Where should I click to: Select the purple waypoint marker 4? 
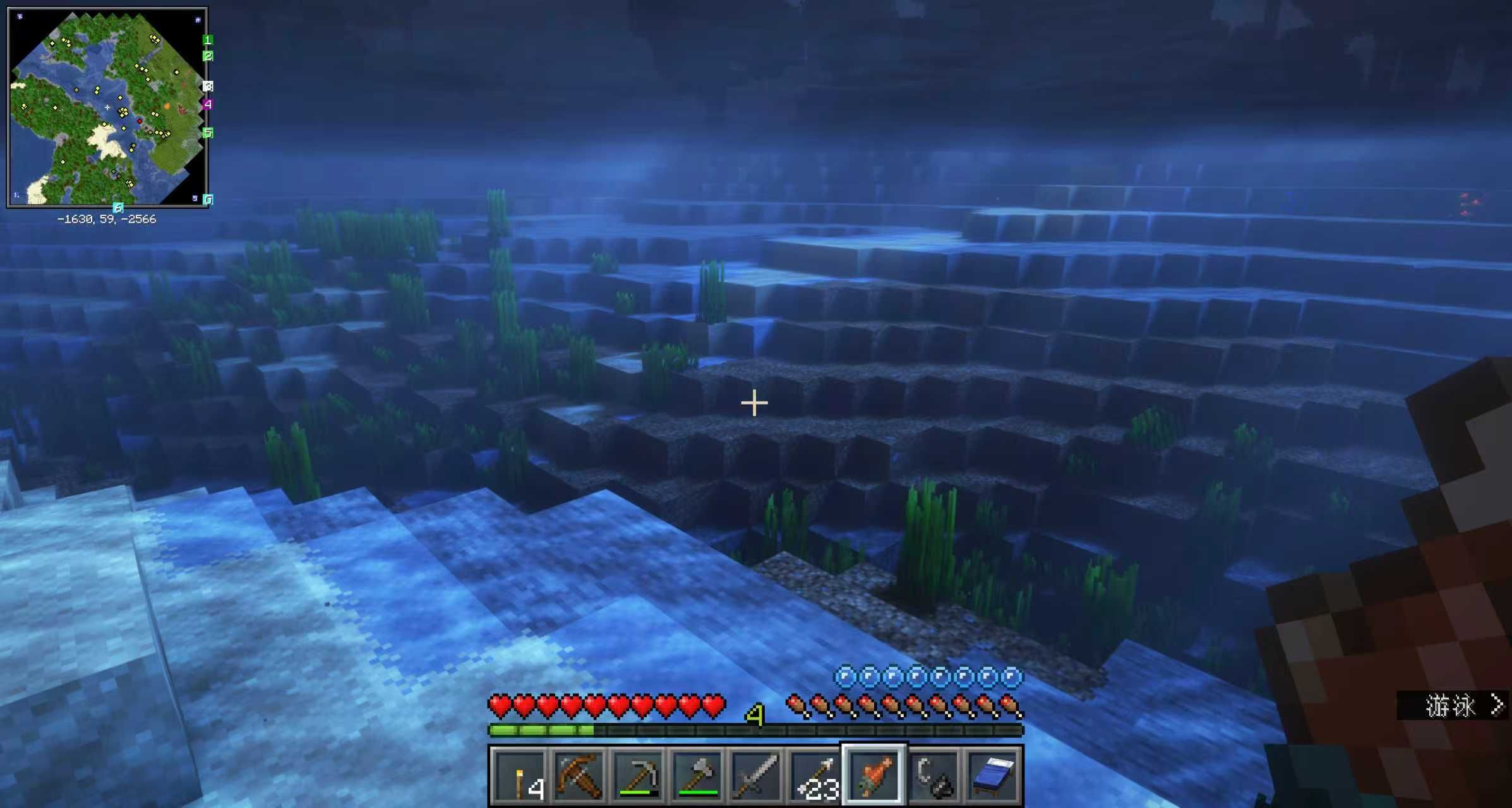[x=207, y=104]
